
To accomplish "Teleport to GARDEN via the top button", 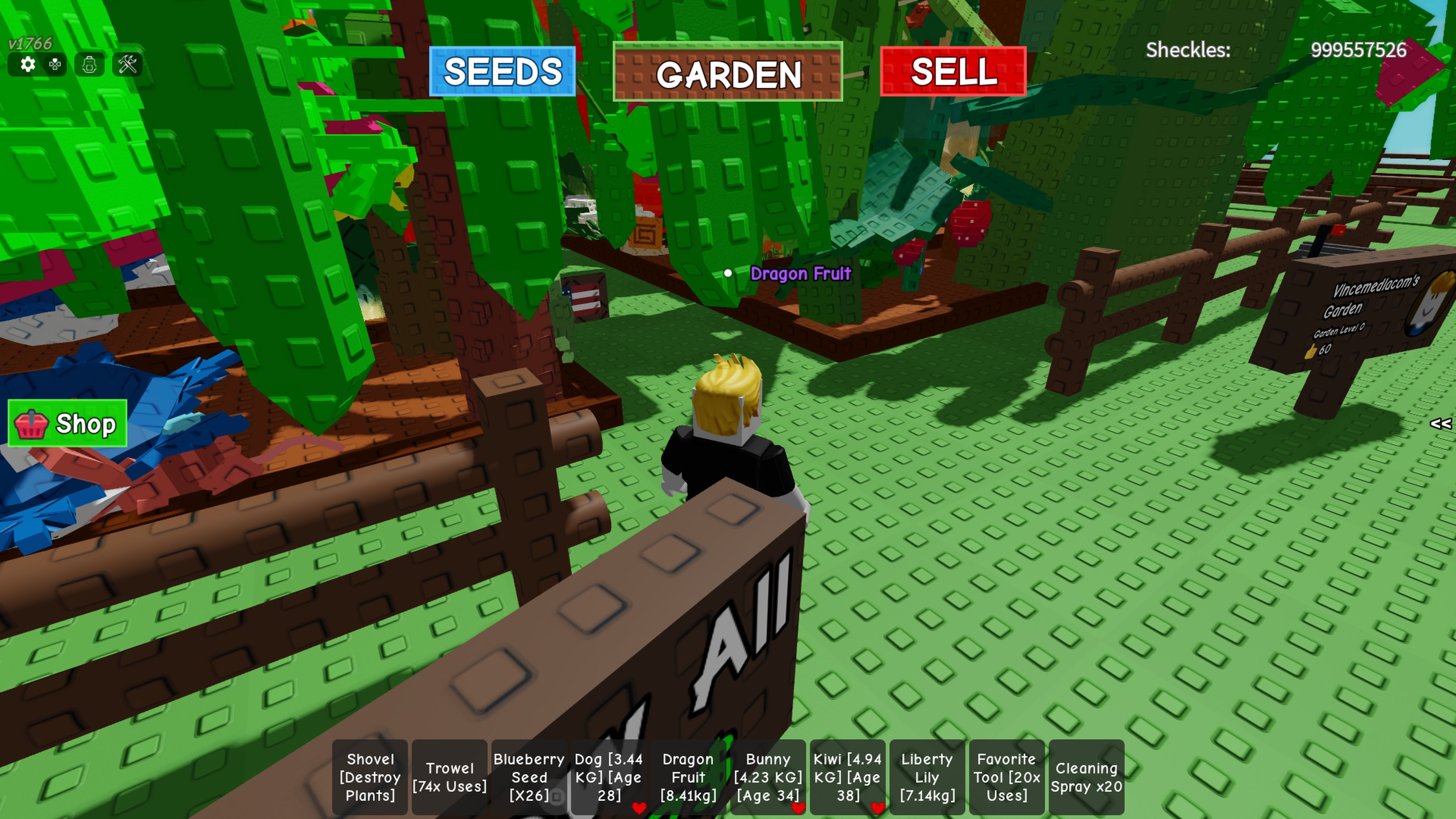I will pos(728,73).
